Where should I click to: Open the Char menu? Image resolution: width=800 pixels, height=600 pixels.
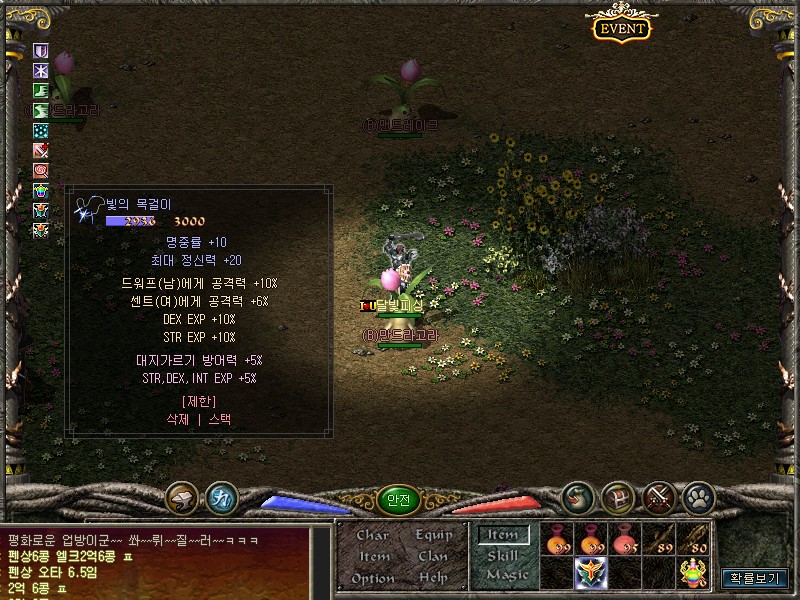(x=373, y=535)
